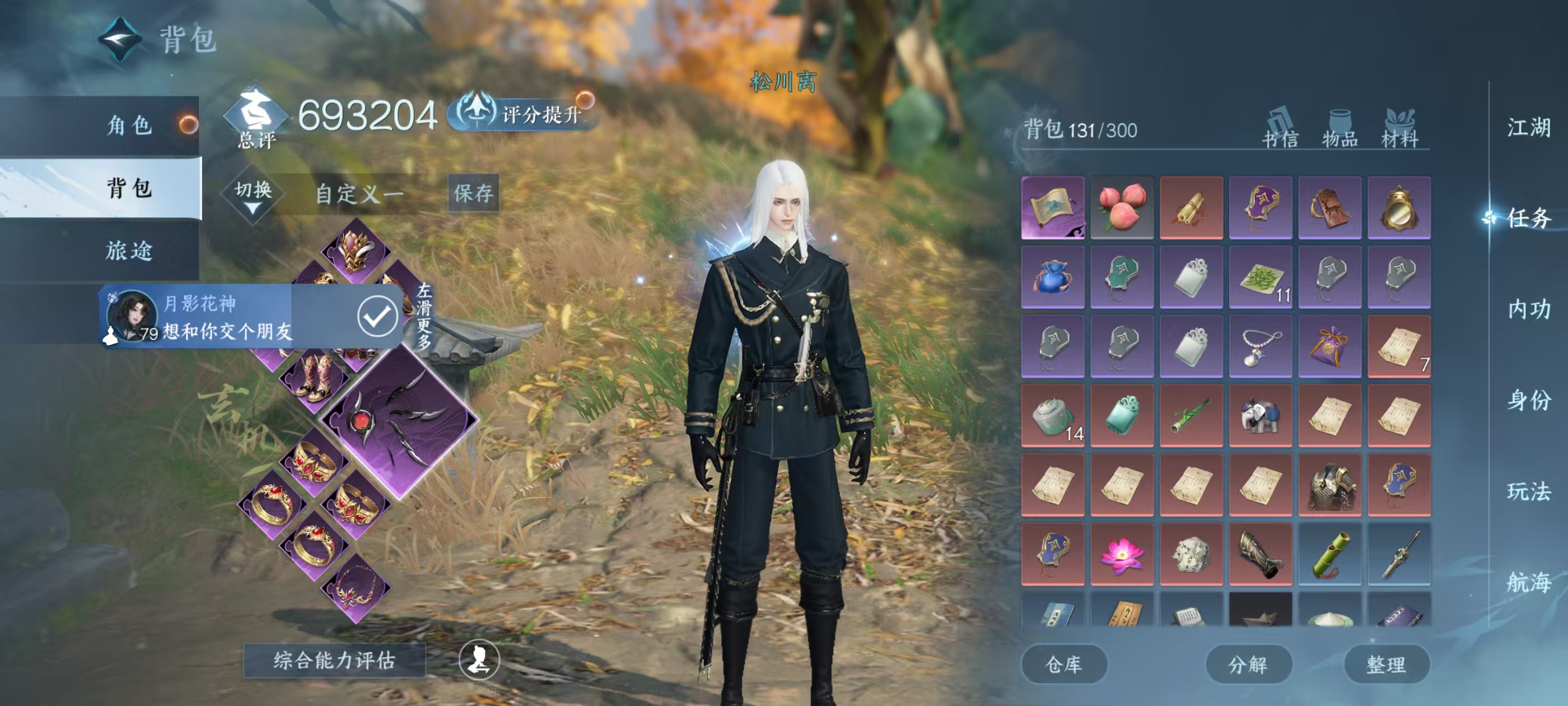
Task: Open the 旅途 tab
Action: click(128, 250)
